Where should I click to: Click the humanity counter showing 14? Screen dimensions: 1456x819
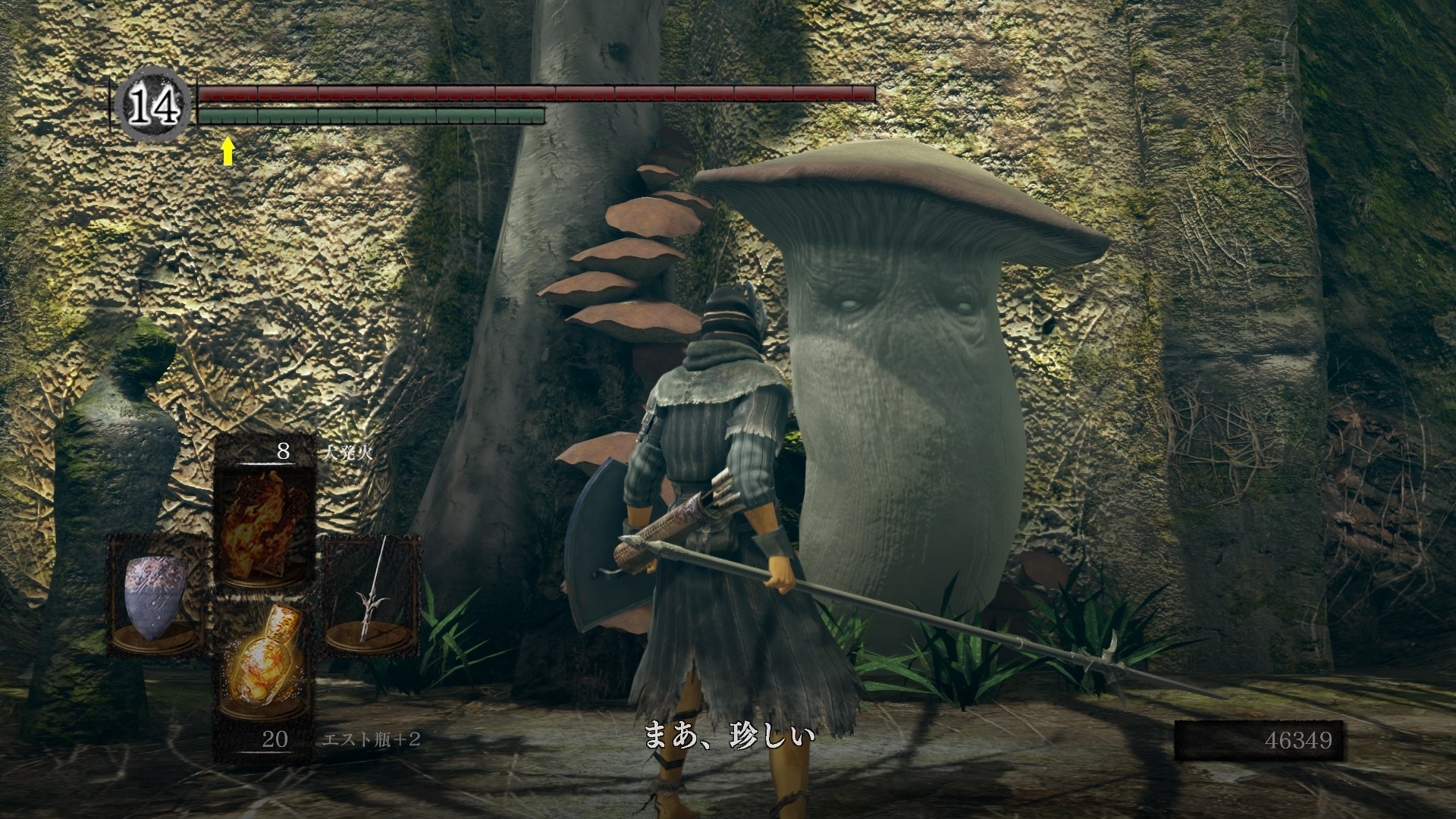(x=155, y=106)
